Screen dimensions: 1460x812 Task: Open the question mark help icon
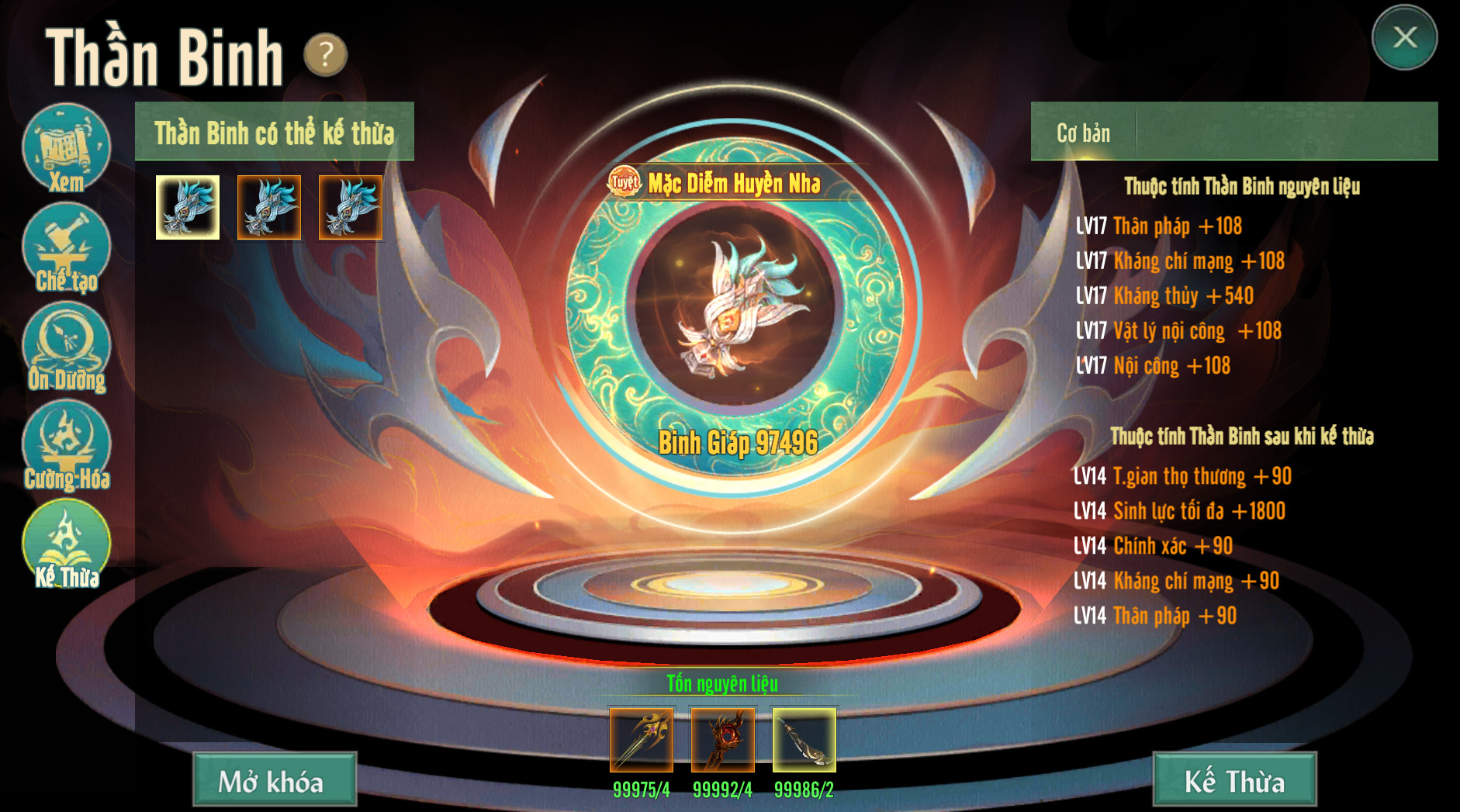point(325,54)
